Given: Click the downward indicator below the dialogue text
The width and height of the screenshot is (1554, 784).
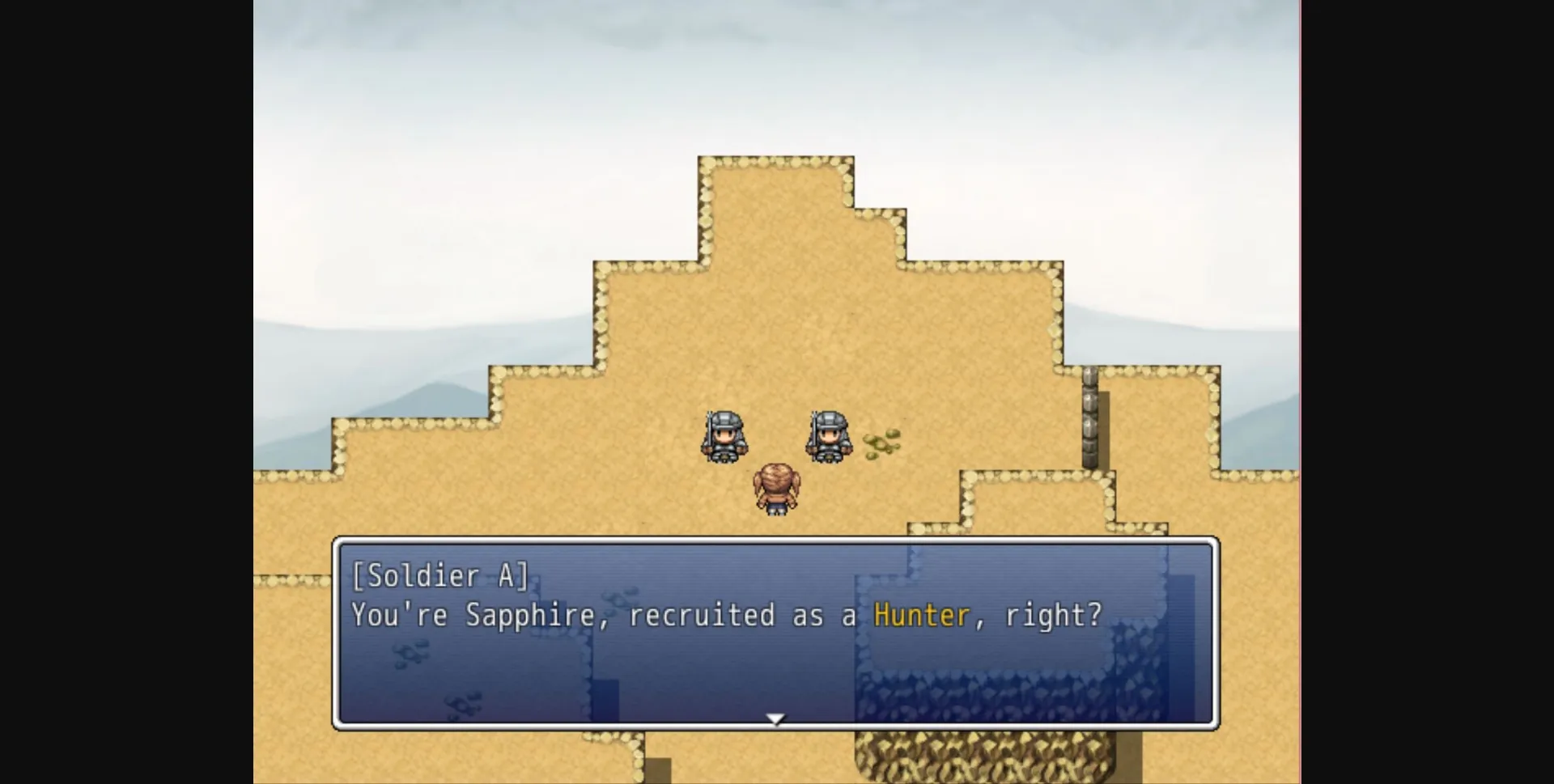Looking at the screenshot, I should click(x=775, y=718).
